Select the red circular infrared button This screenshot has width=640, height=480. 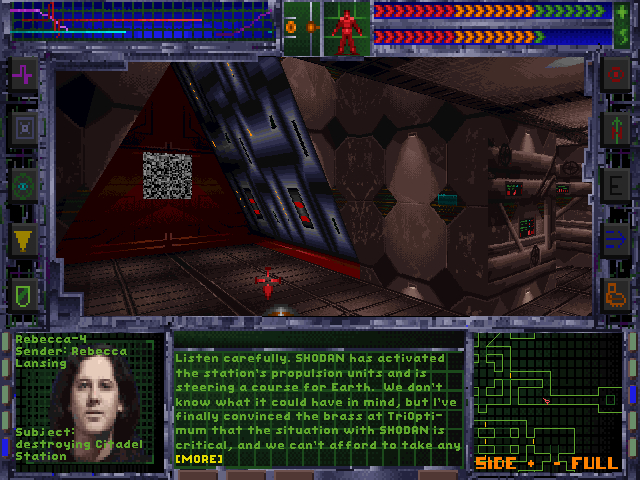click(x=615, y=73)
